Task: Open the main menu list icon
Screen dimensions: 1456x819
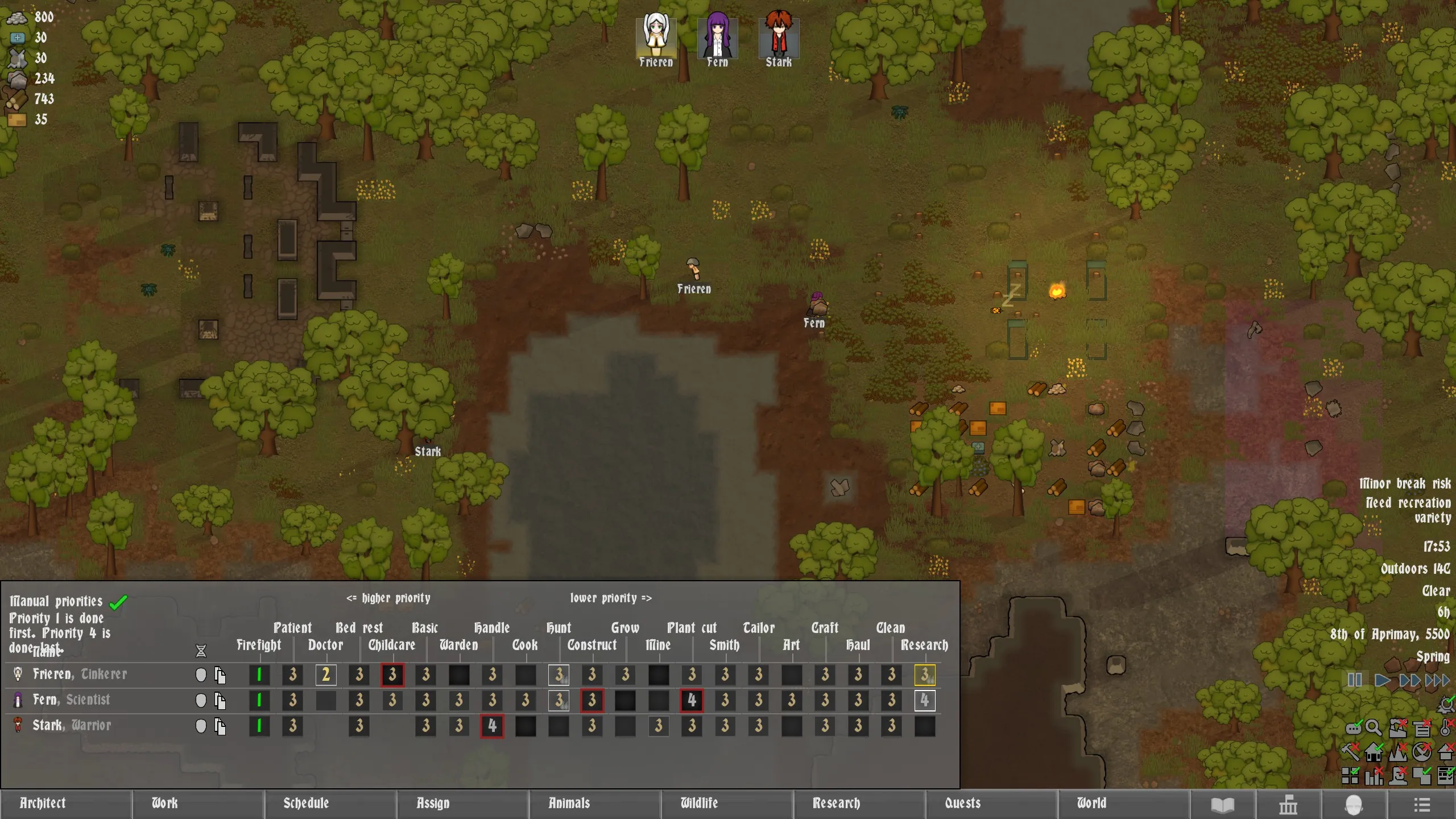Action: click(x=1421, y=805)
